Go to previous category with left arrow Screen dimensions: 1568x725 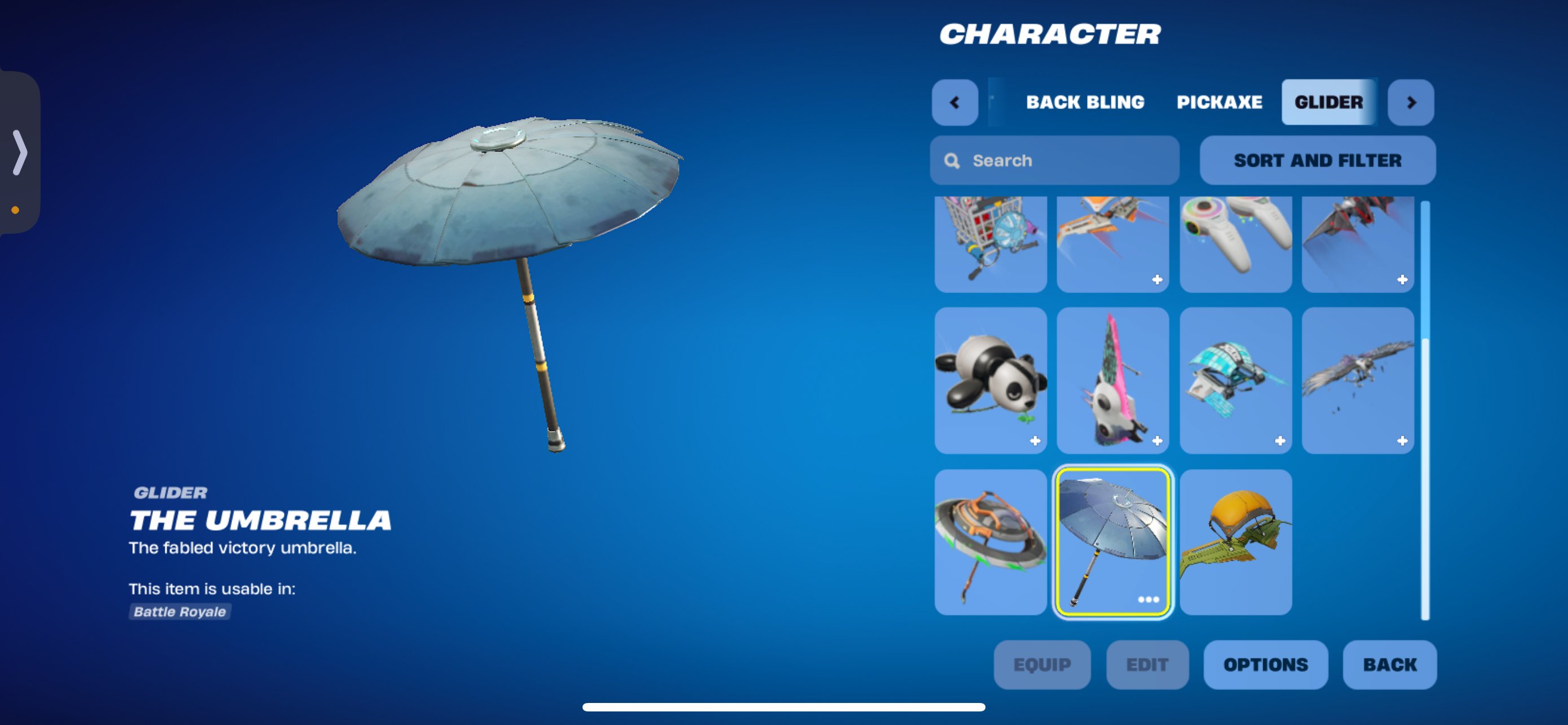click(x=954, y=102)
